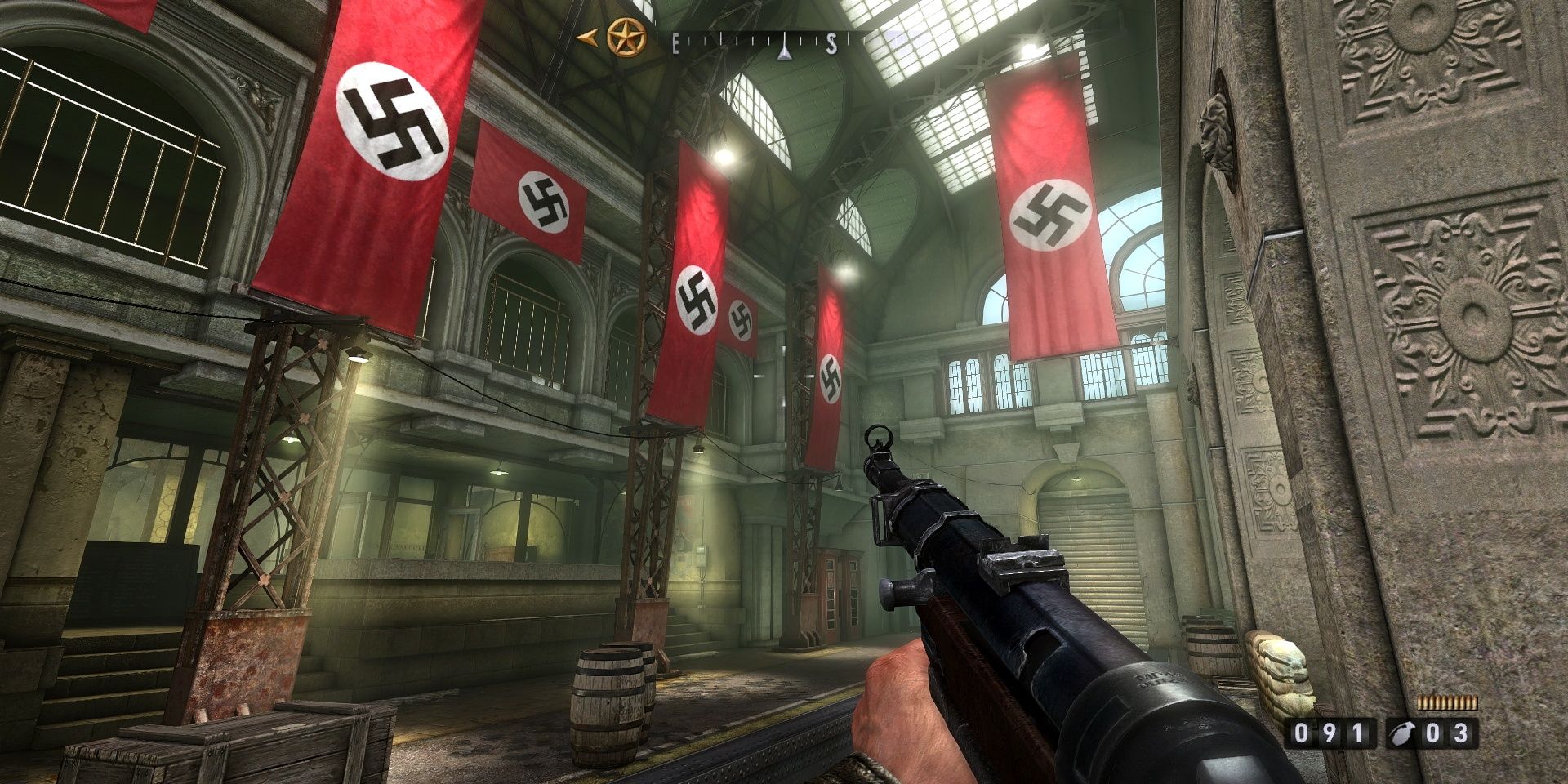
Task: Click the gold star objective marker
Action: pyautogui.click(x=626, y=38)
